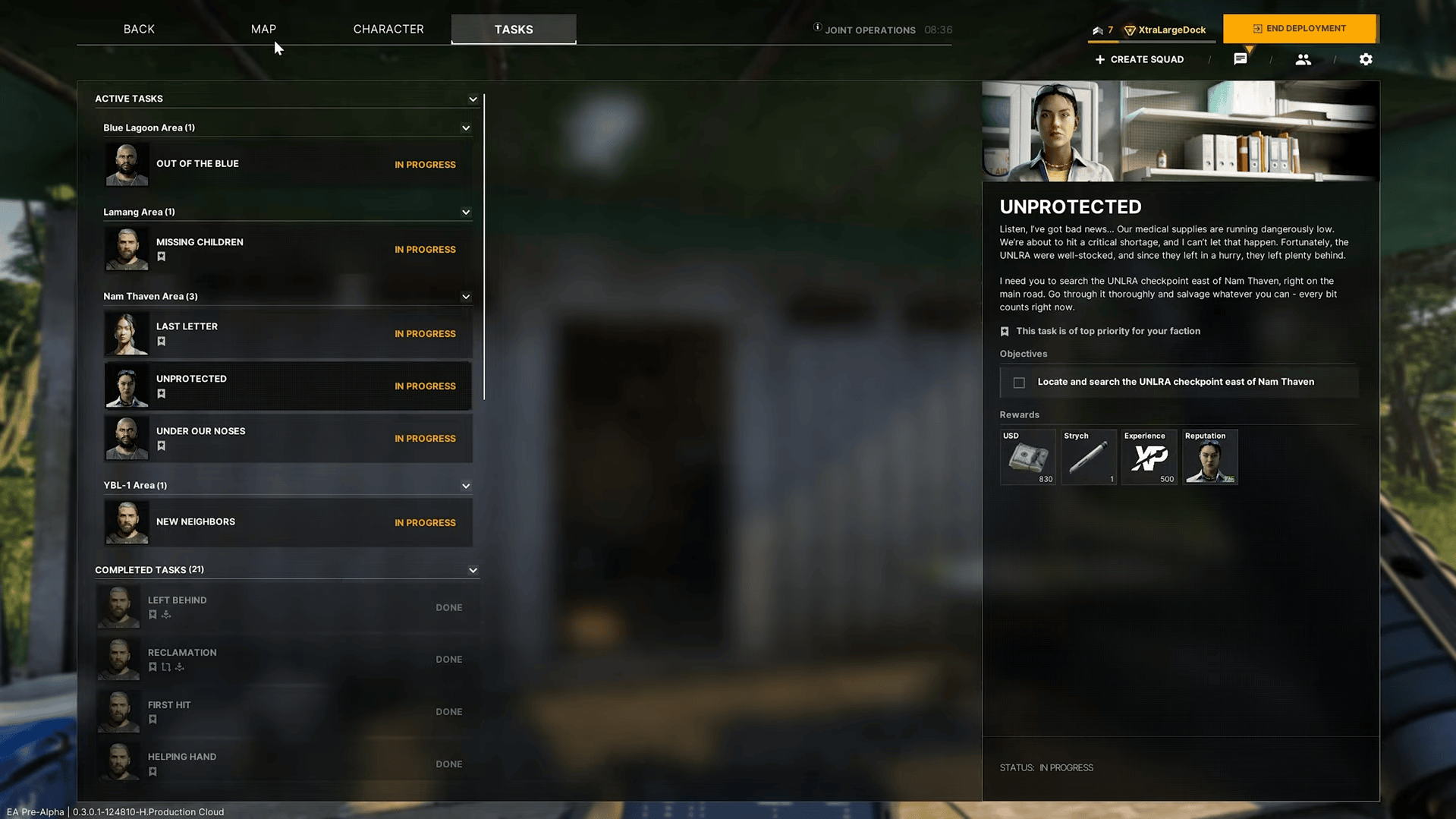Viewport: 1456px width, 819px height.
Task: Click the Experience XP reward icon
Action: [x=1149, y=456]
